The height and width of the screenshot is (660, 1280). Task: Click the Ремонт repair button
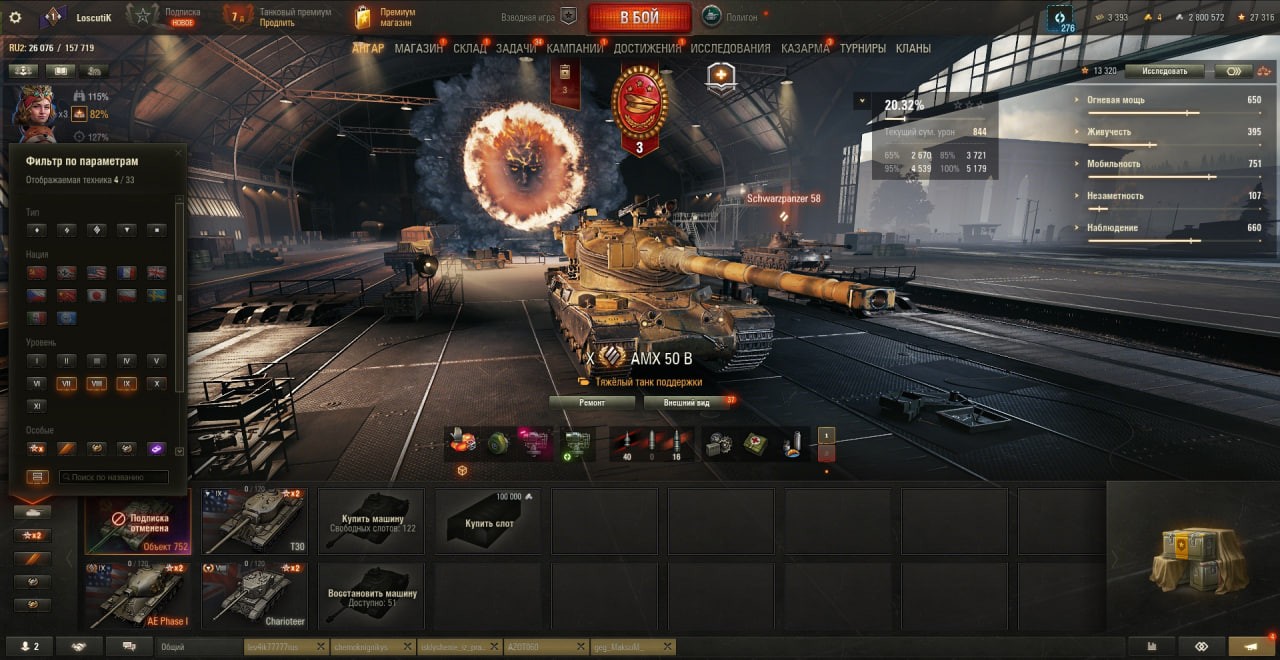592,402
